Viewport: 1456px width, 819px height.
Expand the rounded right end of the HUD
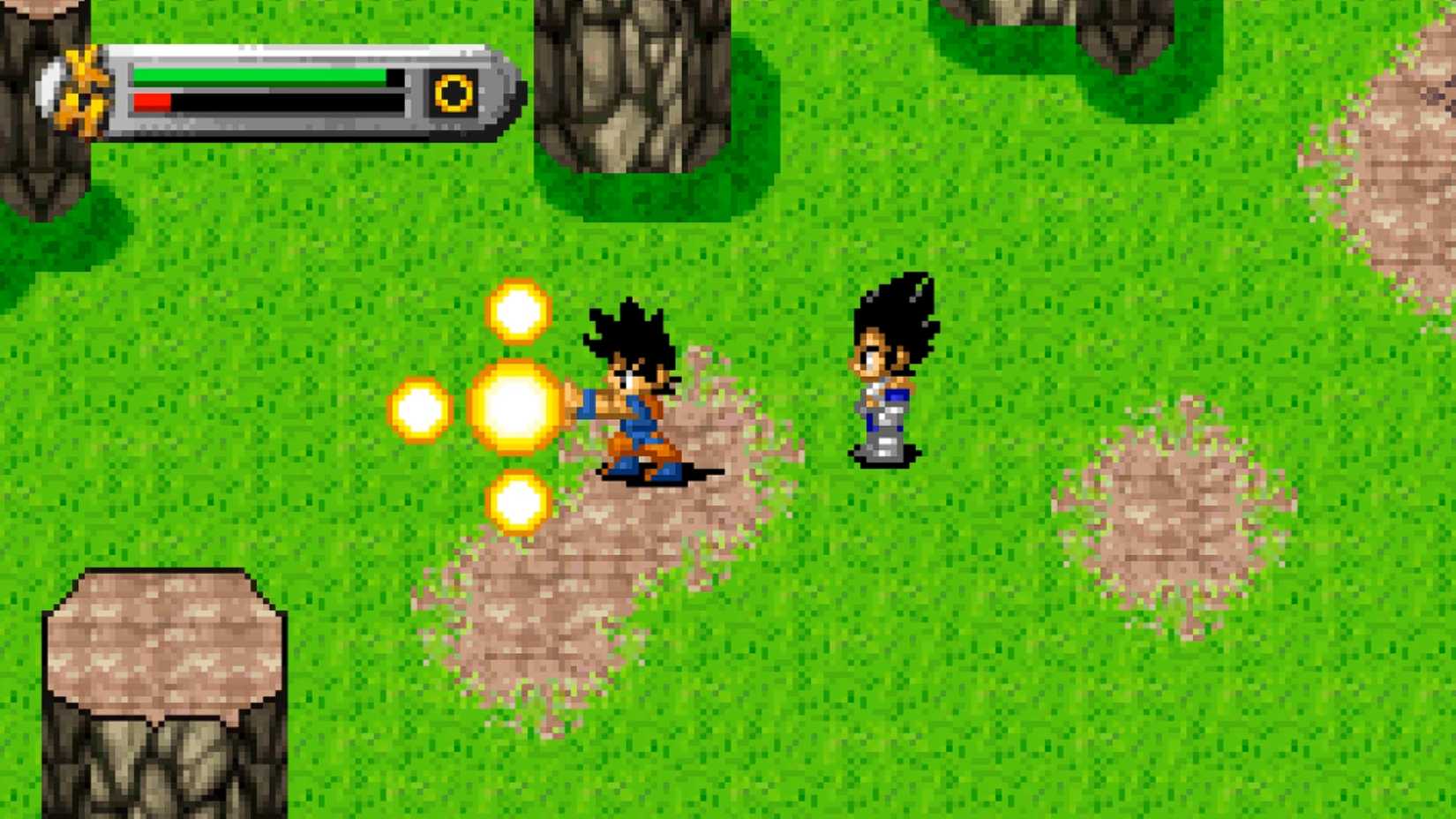[499, 88]
